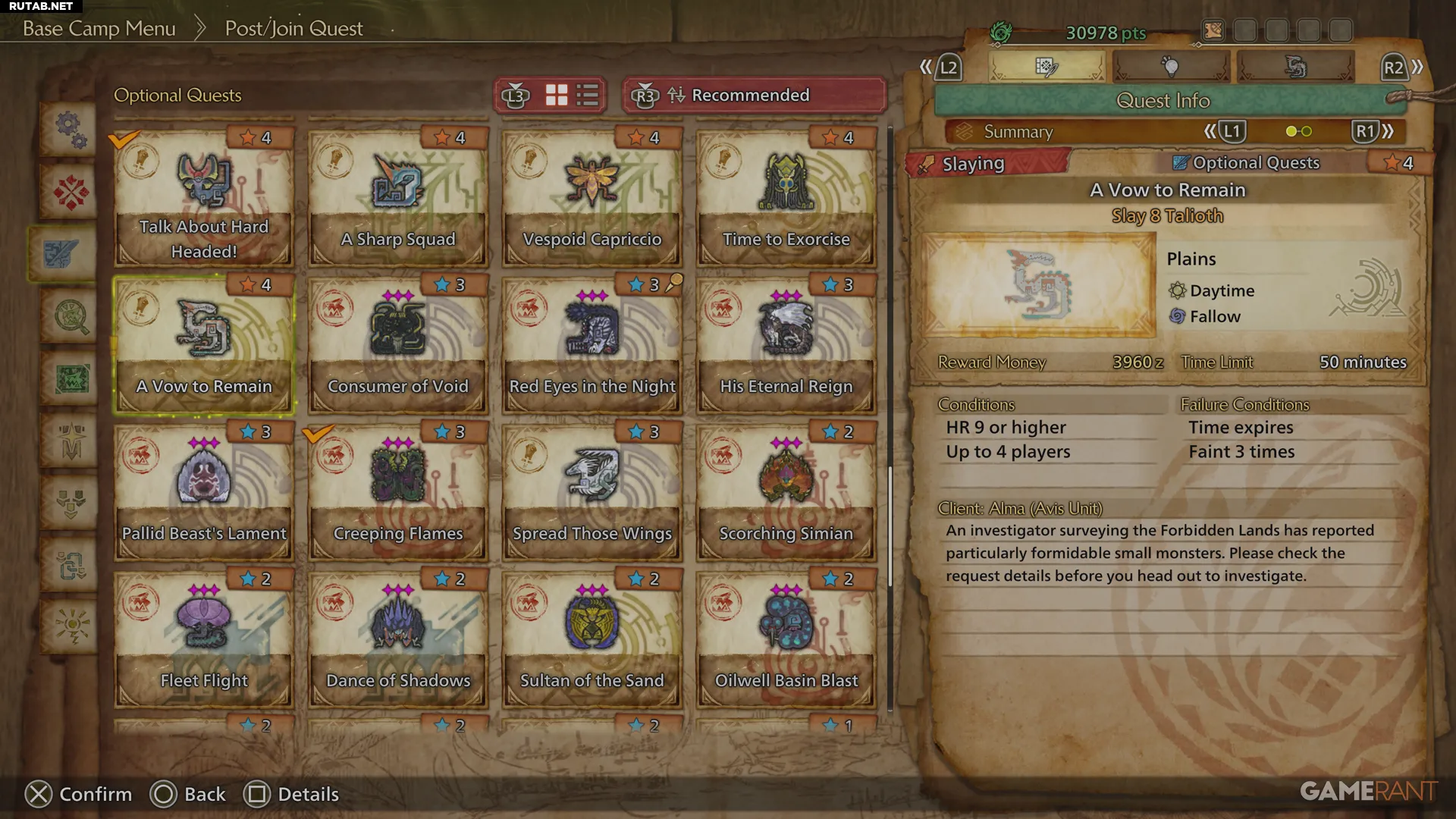Select the Spread Those Wings quest

591,493
